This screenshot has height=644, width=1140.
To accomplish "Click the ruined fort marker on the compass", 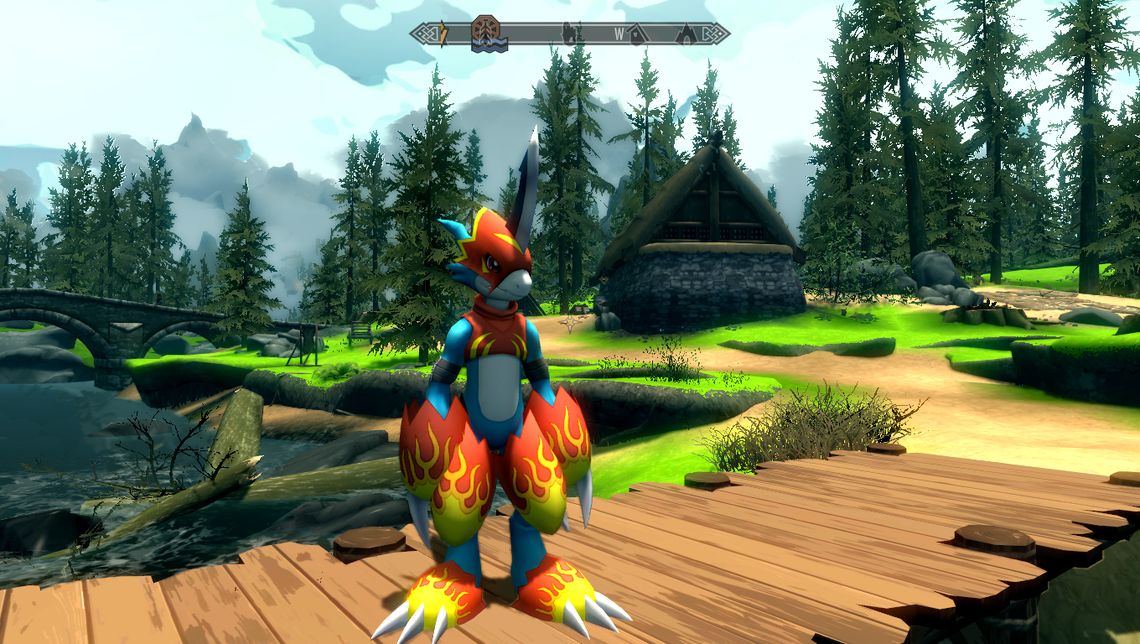I will [569, 34].
